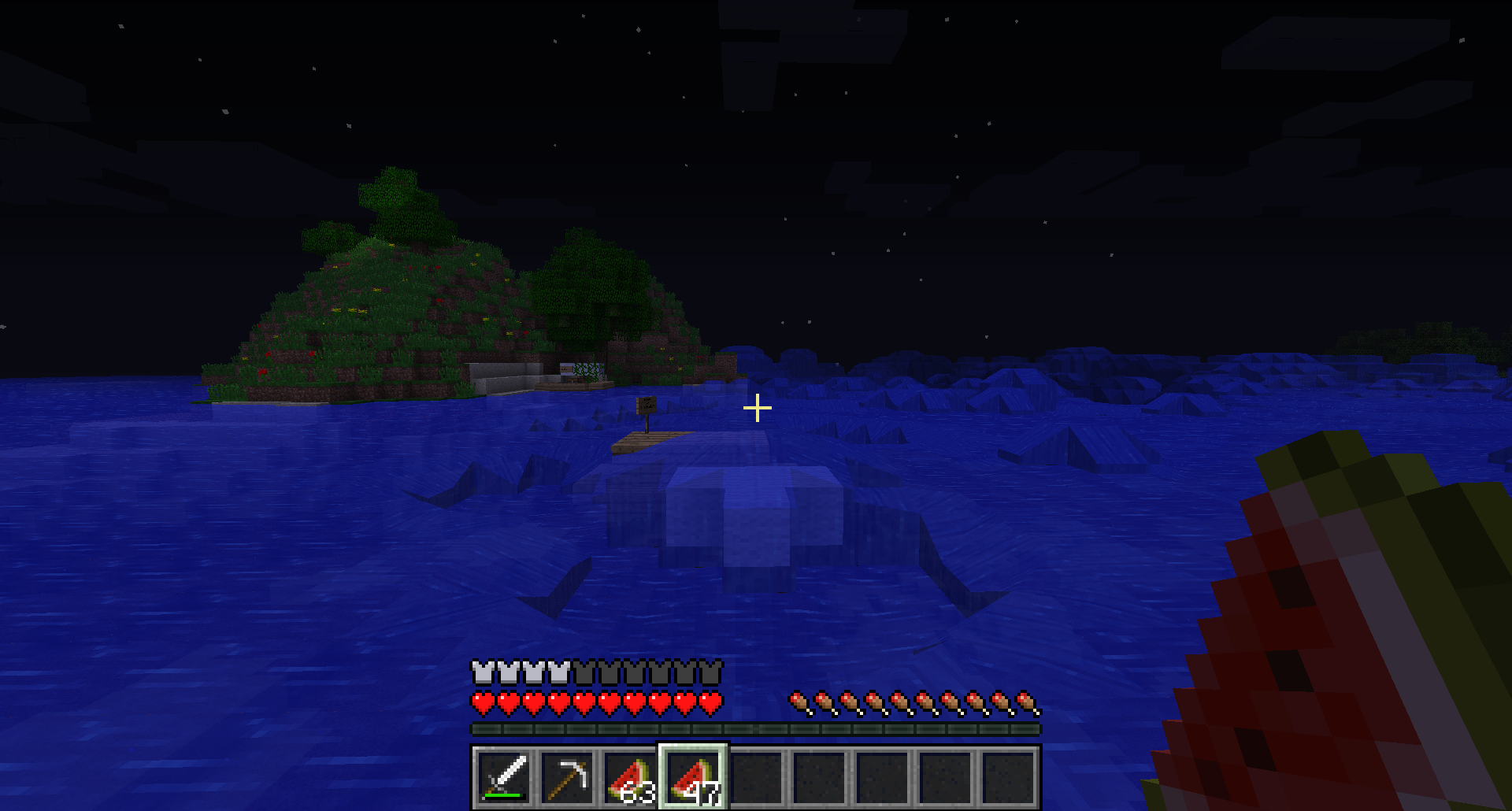Select the iron sword hotbar slot
This screenshot has width=1512, height=811.
tap(504, 777)
